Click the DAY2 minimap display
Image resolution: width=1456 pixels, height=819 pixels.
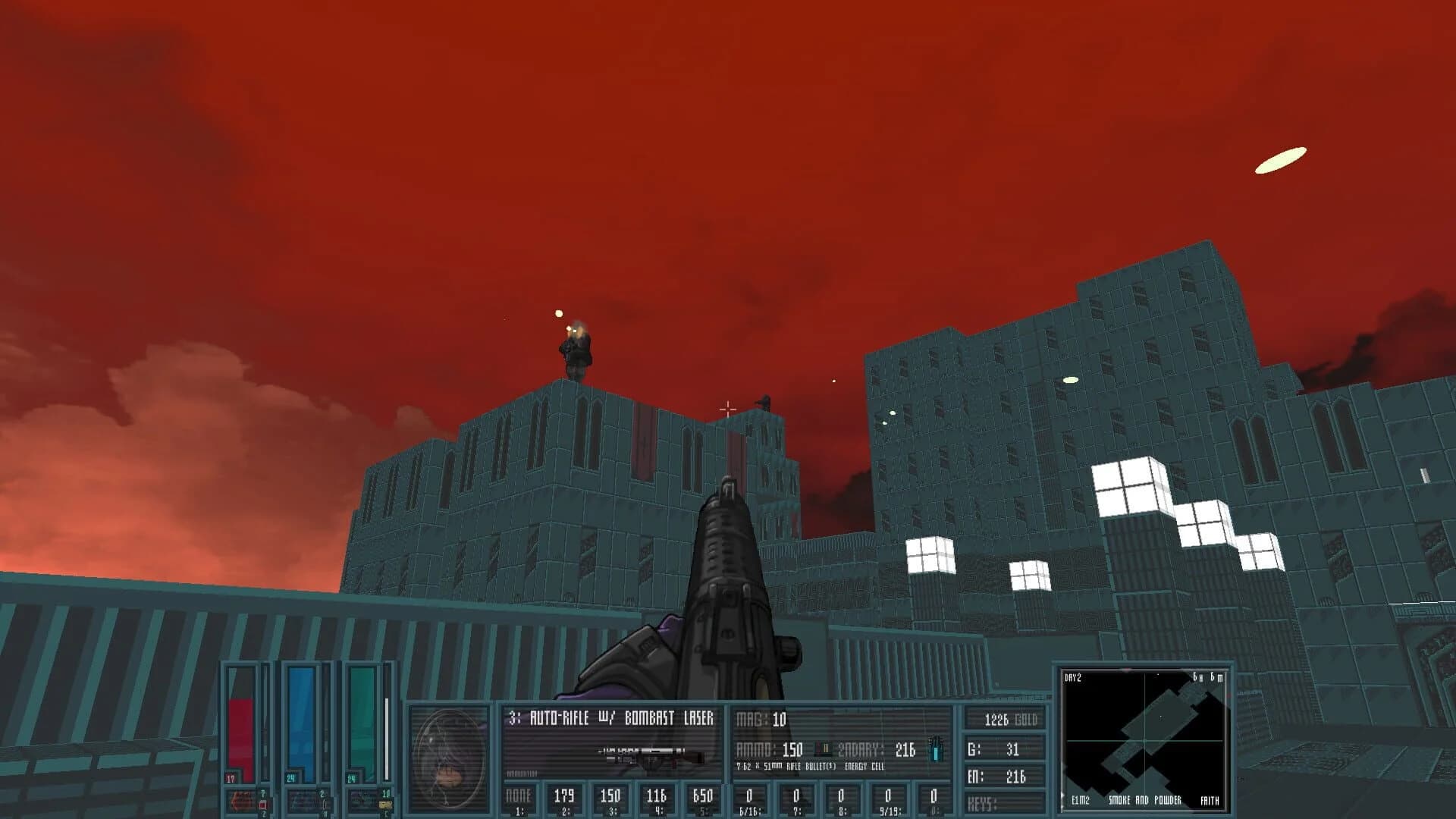point(1073,676)
